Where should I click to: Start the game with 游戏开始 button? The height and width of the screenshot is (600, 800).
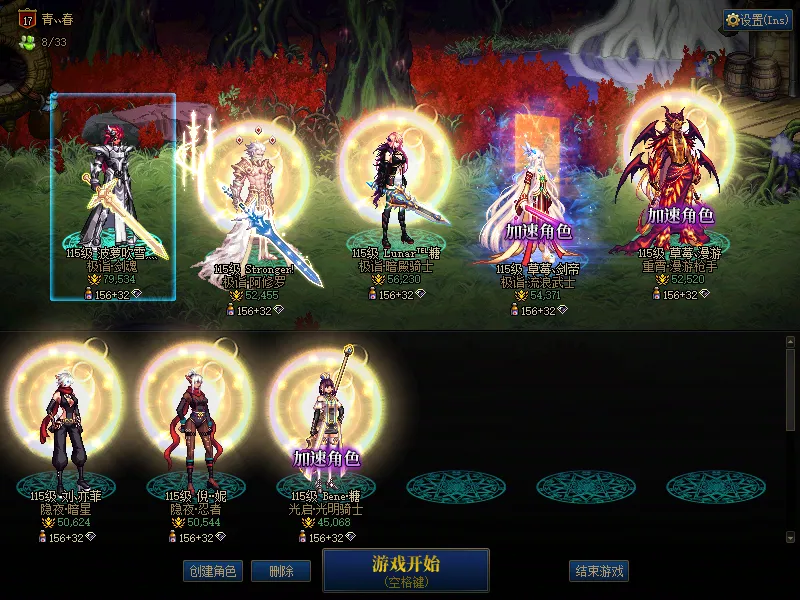point(405,569)
